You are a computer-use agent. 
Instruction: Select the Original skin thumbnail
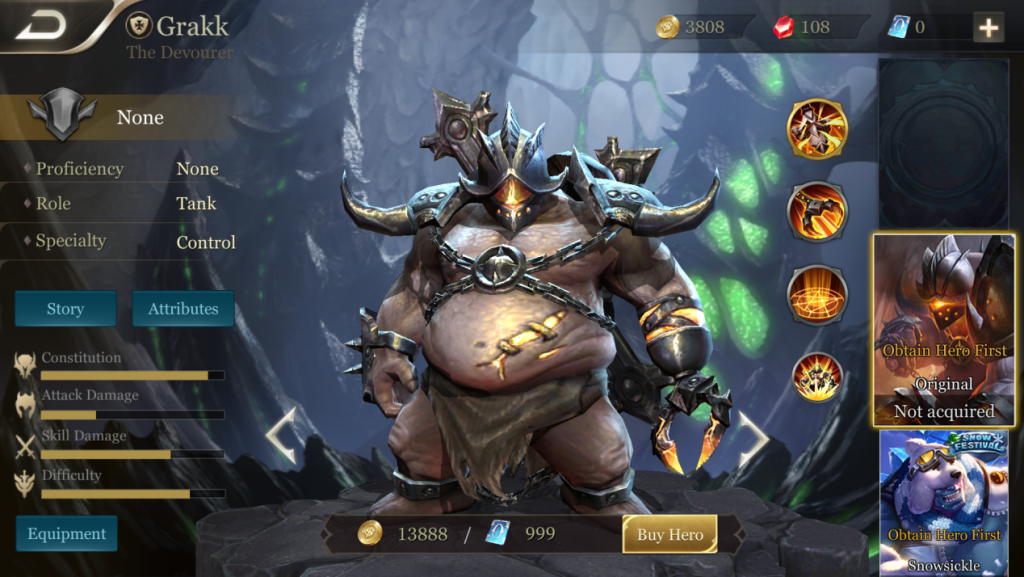tap(944, 330)
